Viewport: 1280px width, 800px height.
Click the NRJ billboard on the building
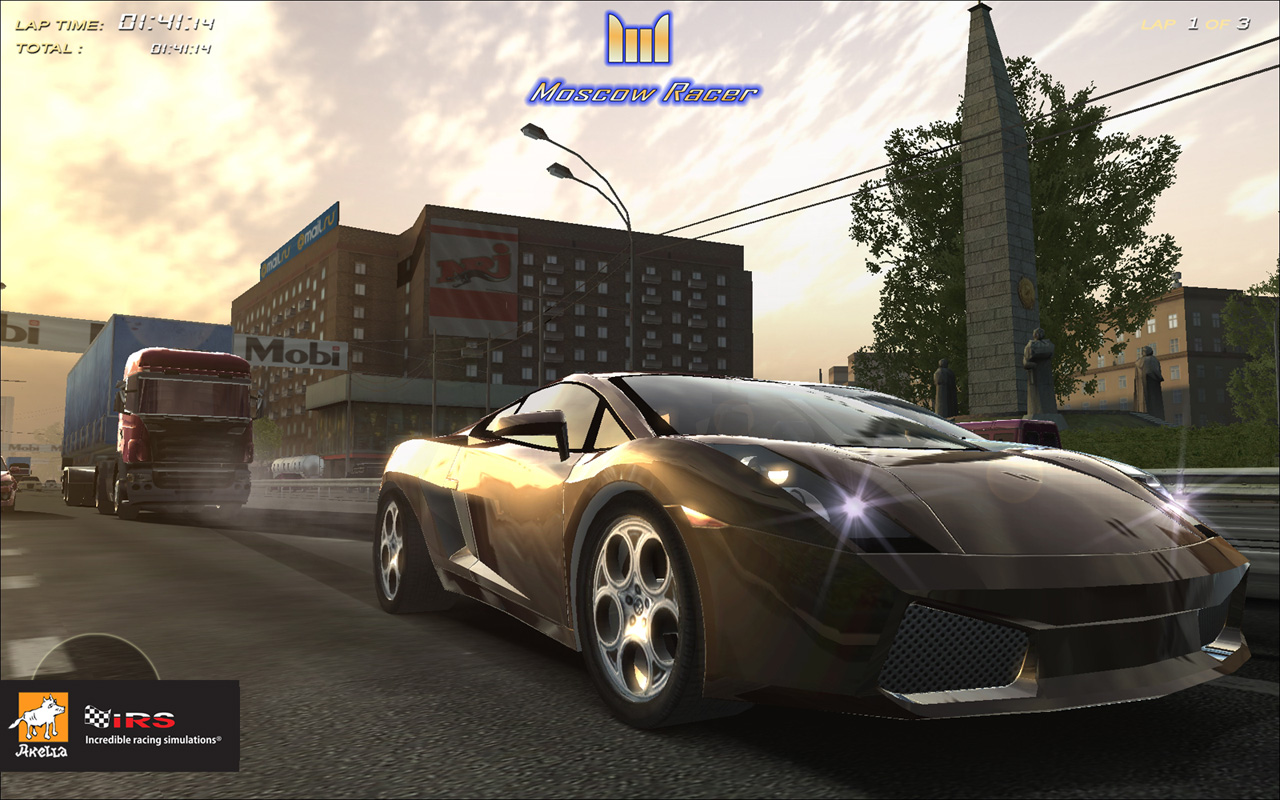(x=472, y=270)
